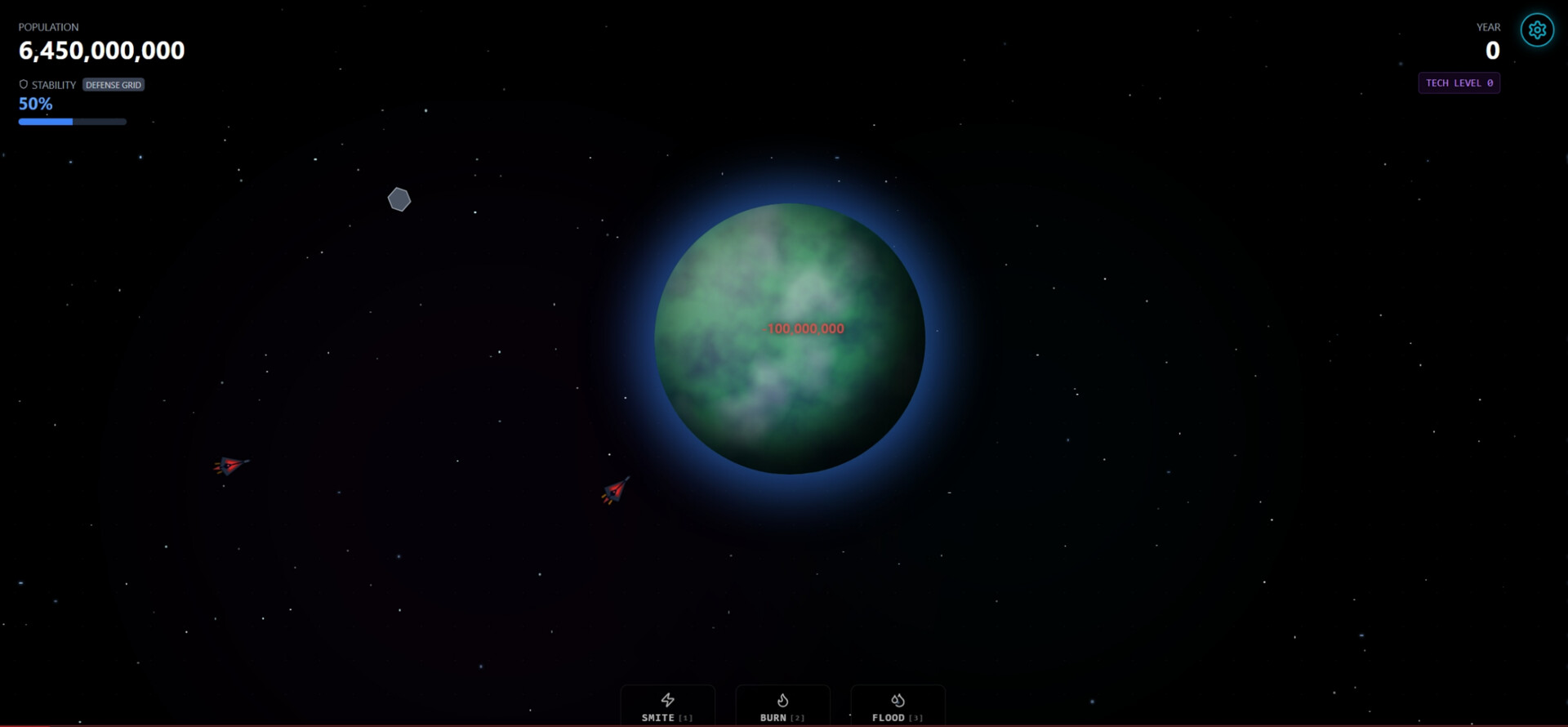The image size is (1568, 727).
Task: Expand the FLOOD [3] ability panel
Action: point(898,707)
